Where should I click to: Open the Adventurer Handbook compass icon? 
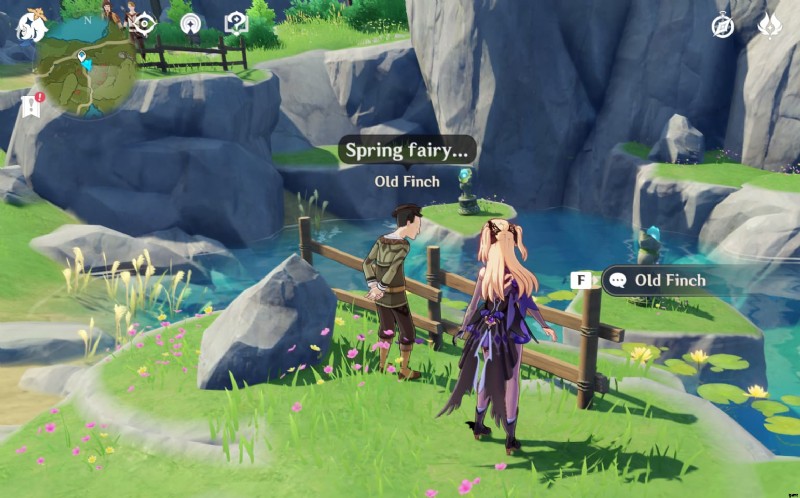[723, 26]
